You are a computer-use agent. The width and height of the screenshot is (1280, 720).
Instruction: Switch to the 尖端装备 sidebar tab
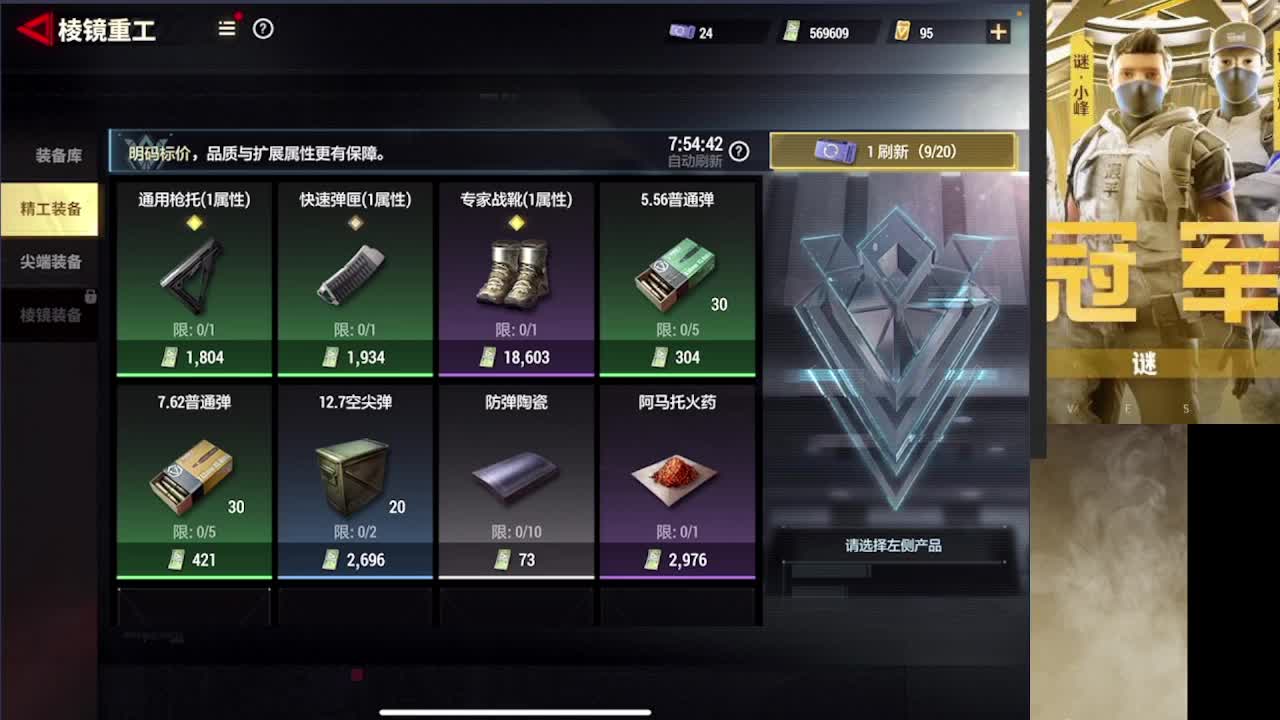(50, 262)
